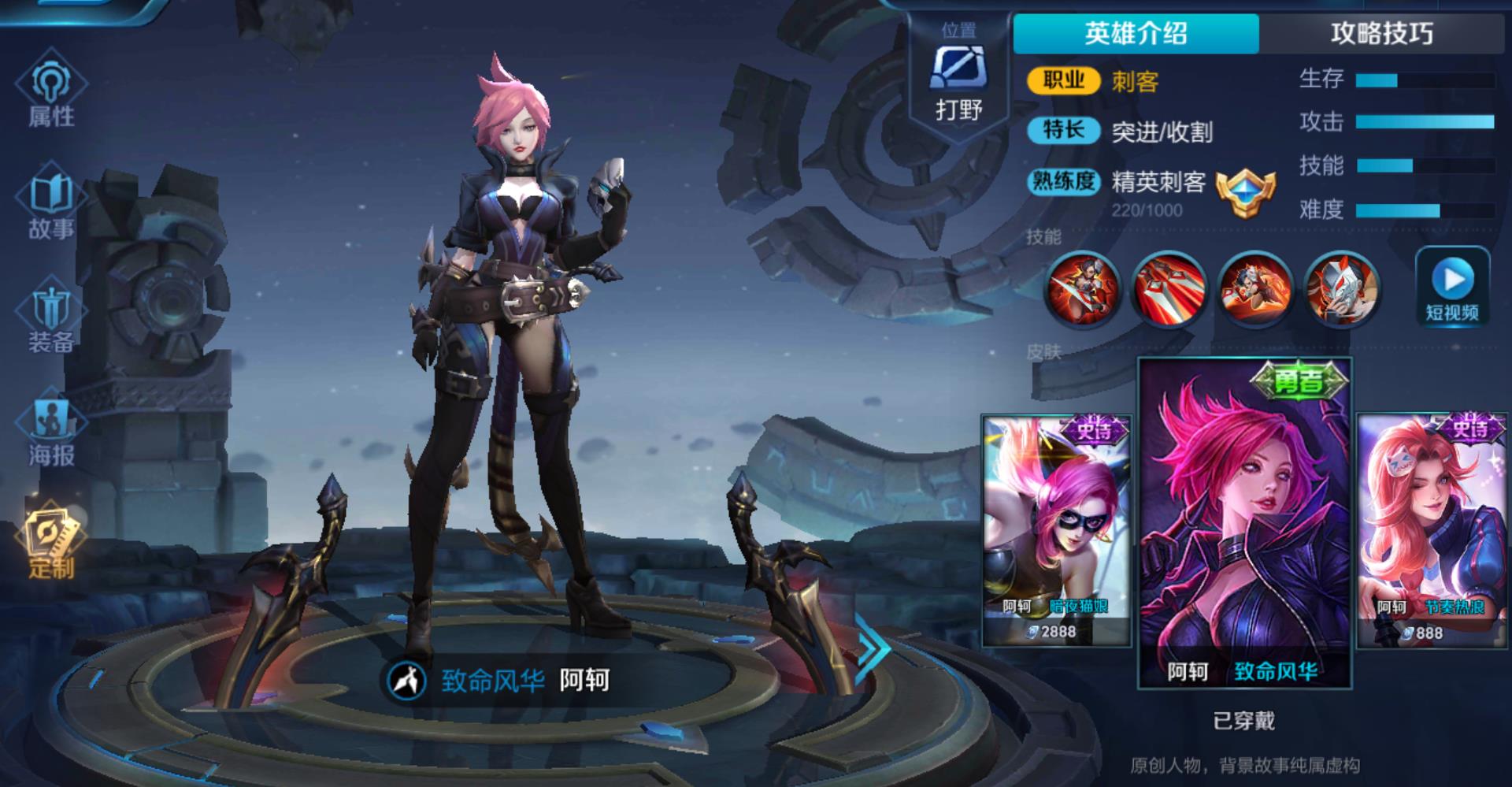Click the blue arrow next to the hero

(x=873, y=648)
